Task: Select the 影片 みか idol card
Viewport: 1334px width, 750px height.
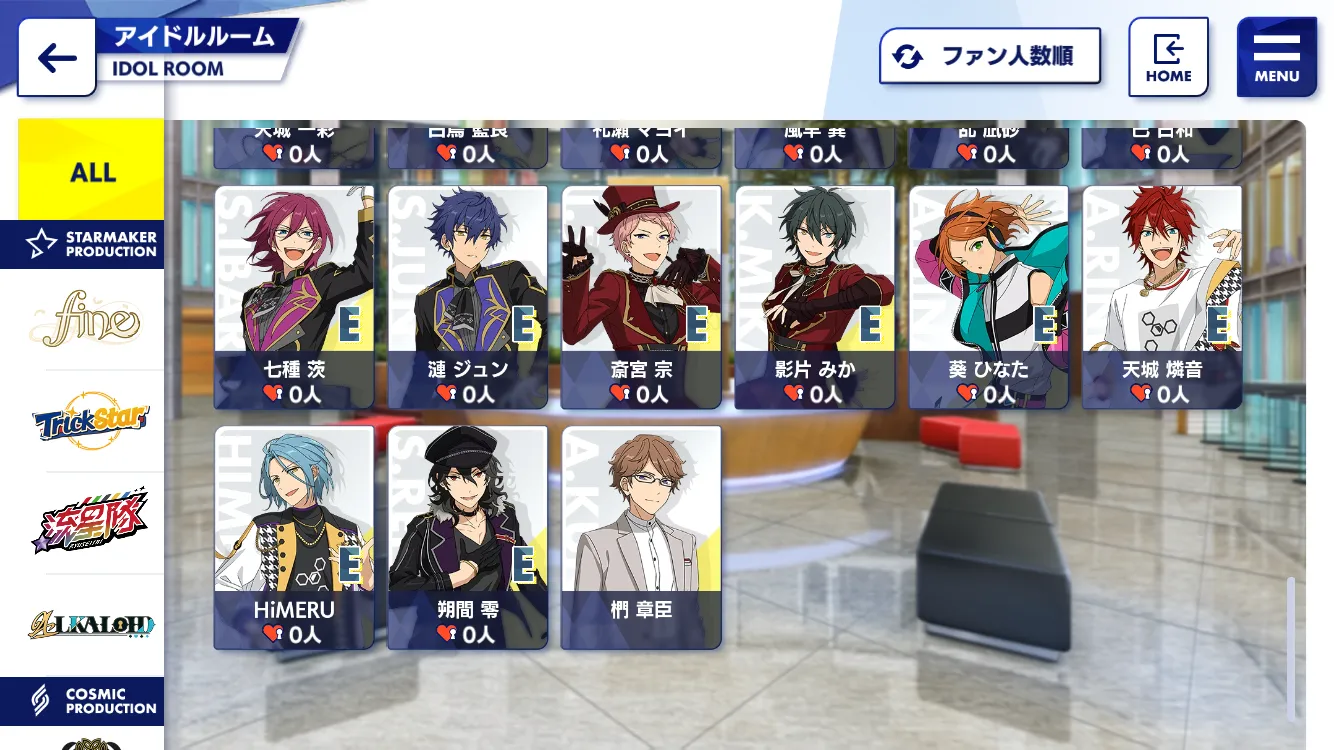Action: coord(815,297)
